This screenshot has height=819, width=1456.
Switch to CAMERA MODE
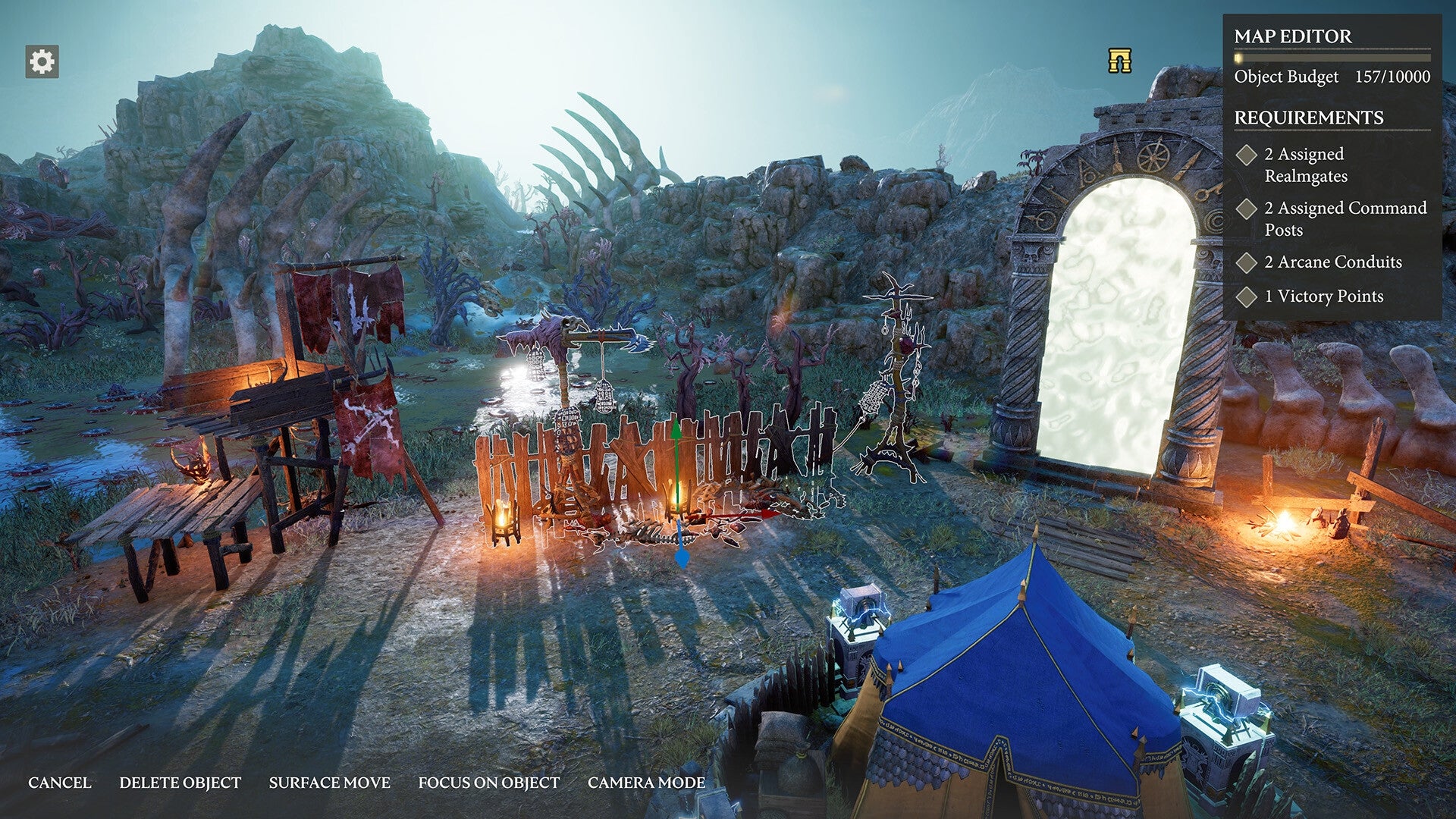coord(644,783)
